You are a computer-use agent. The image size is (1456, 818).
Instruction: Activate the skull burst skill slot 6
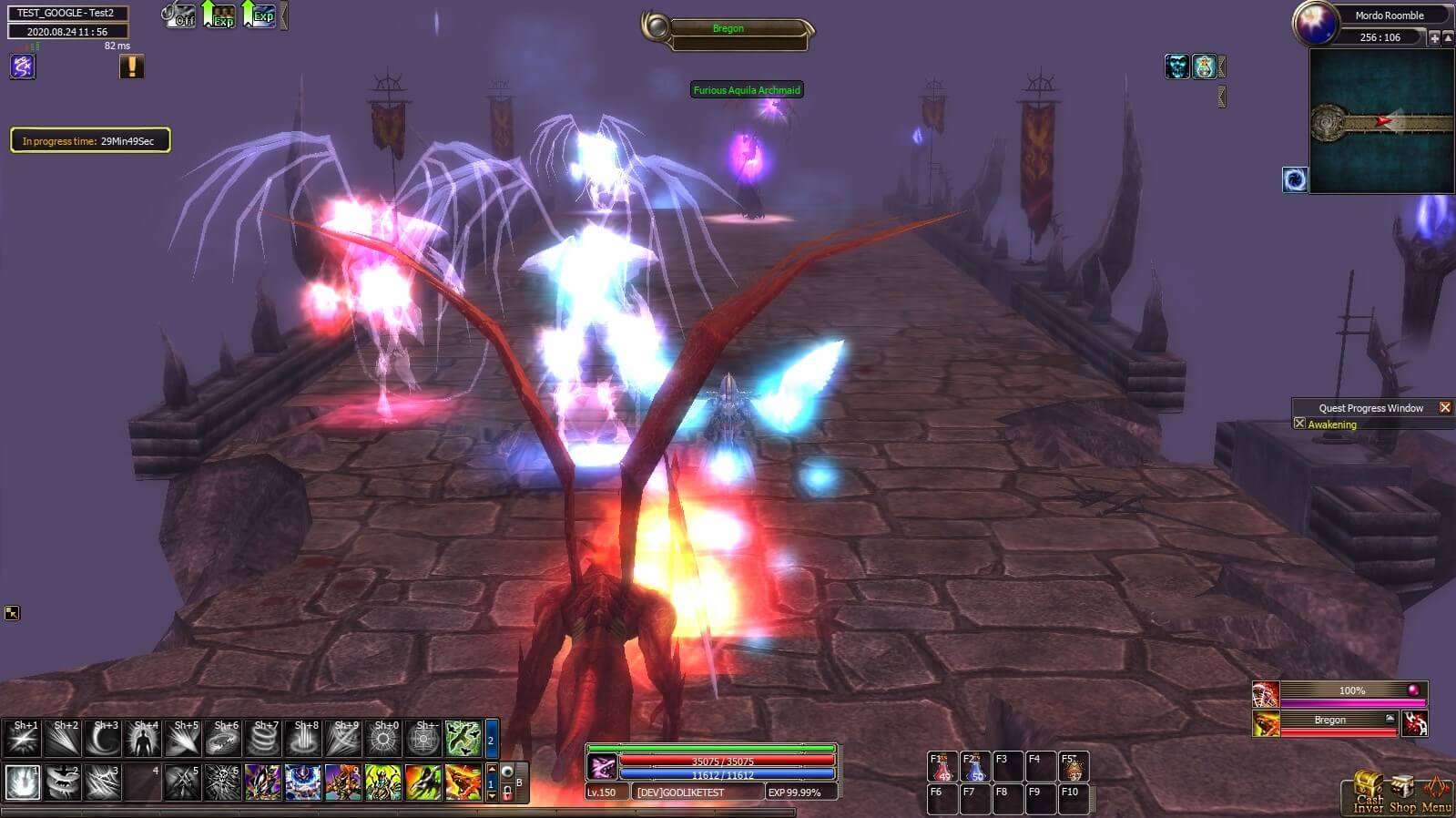223,782
